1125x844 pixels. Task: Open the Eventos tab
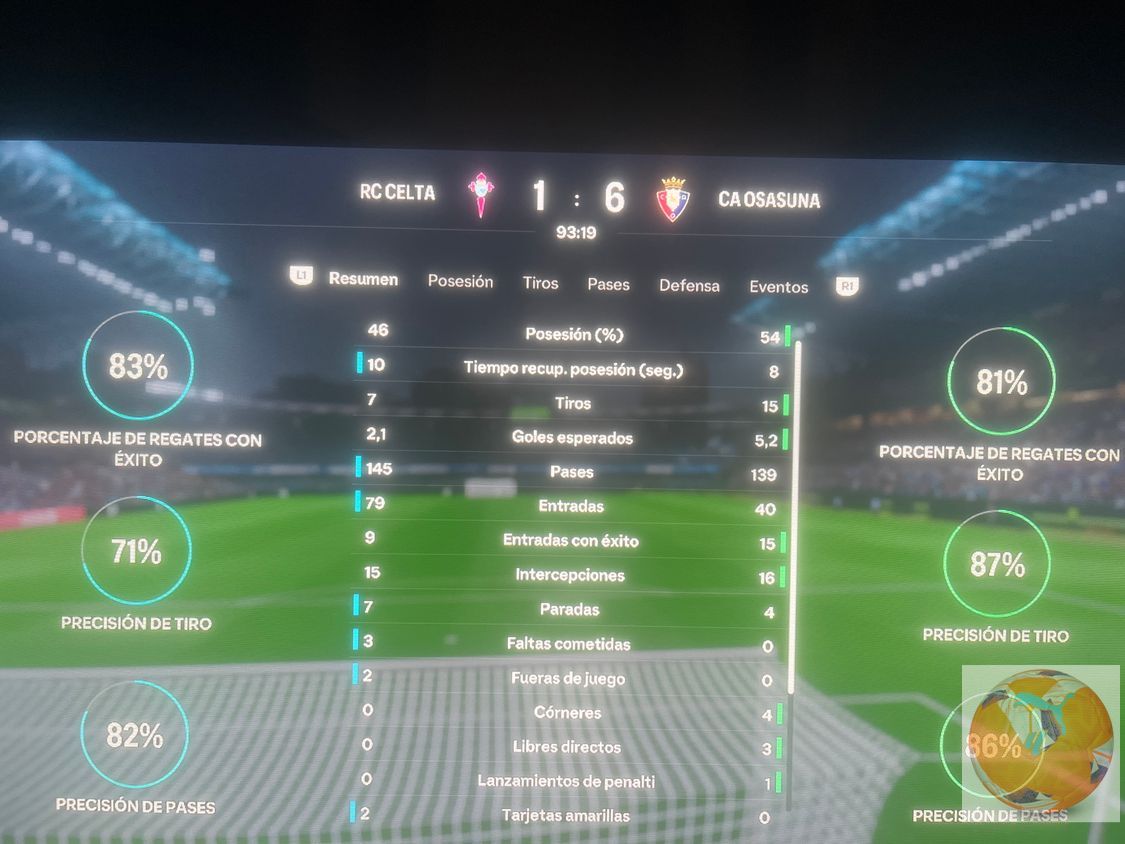tap(778, 287)
